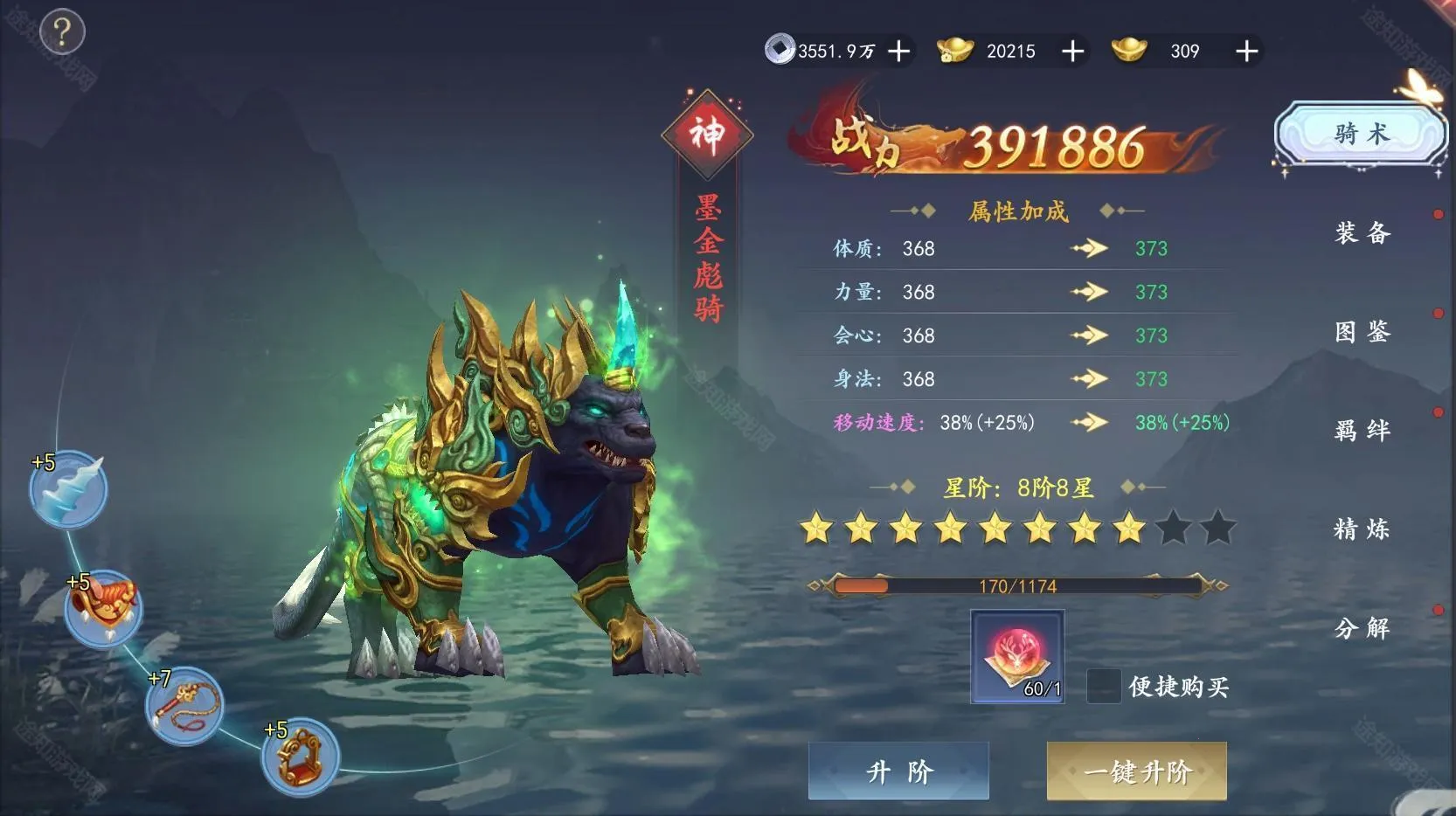Open the 图鉴 collection tab
This screenshot has width=1456, height=816.
[x=1363, y=333]
